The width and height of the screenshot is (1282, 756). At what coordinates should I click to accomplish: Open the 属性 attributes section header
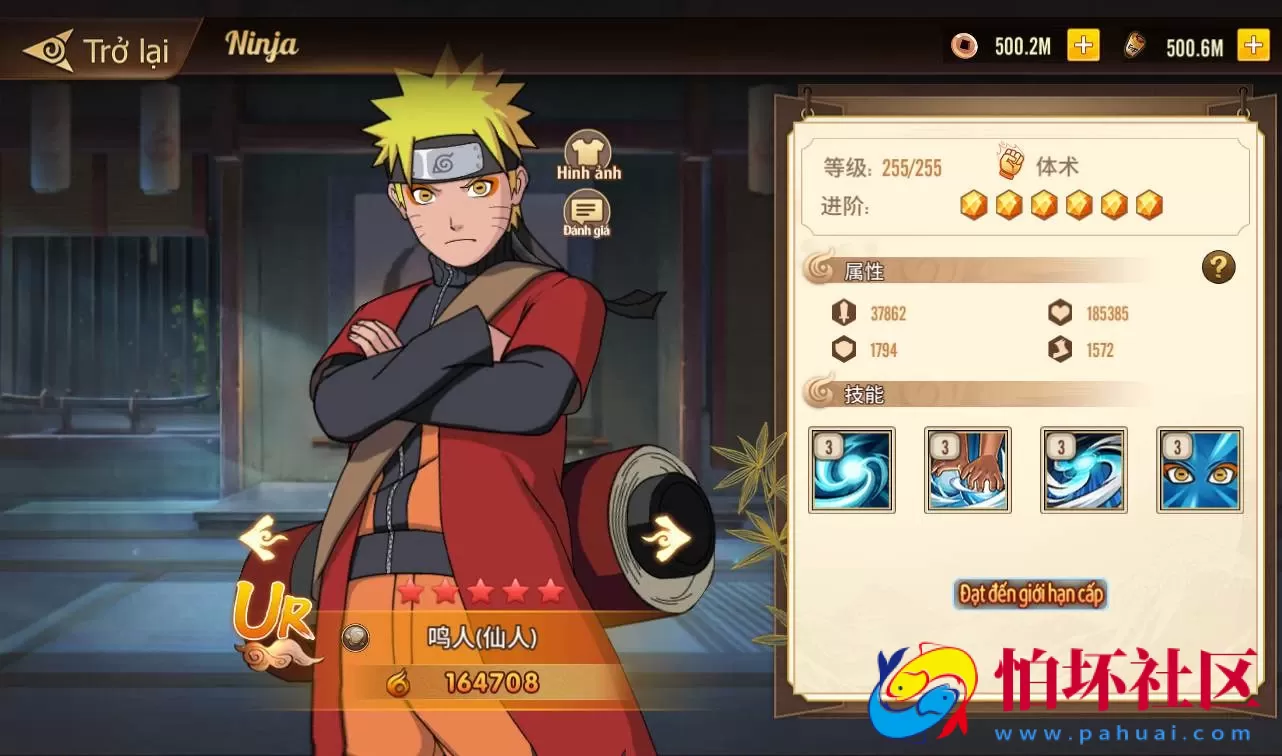coord(865,271)
